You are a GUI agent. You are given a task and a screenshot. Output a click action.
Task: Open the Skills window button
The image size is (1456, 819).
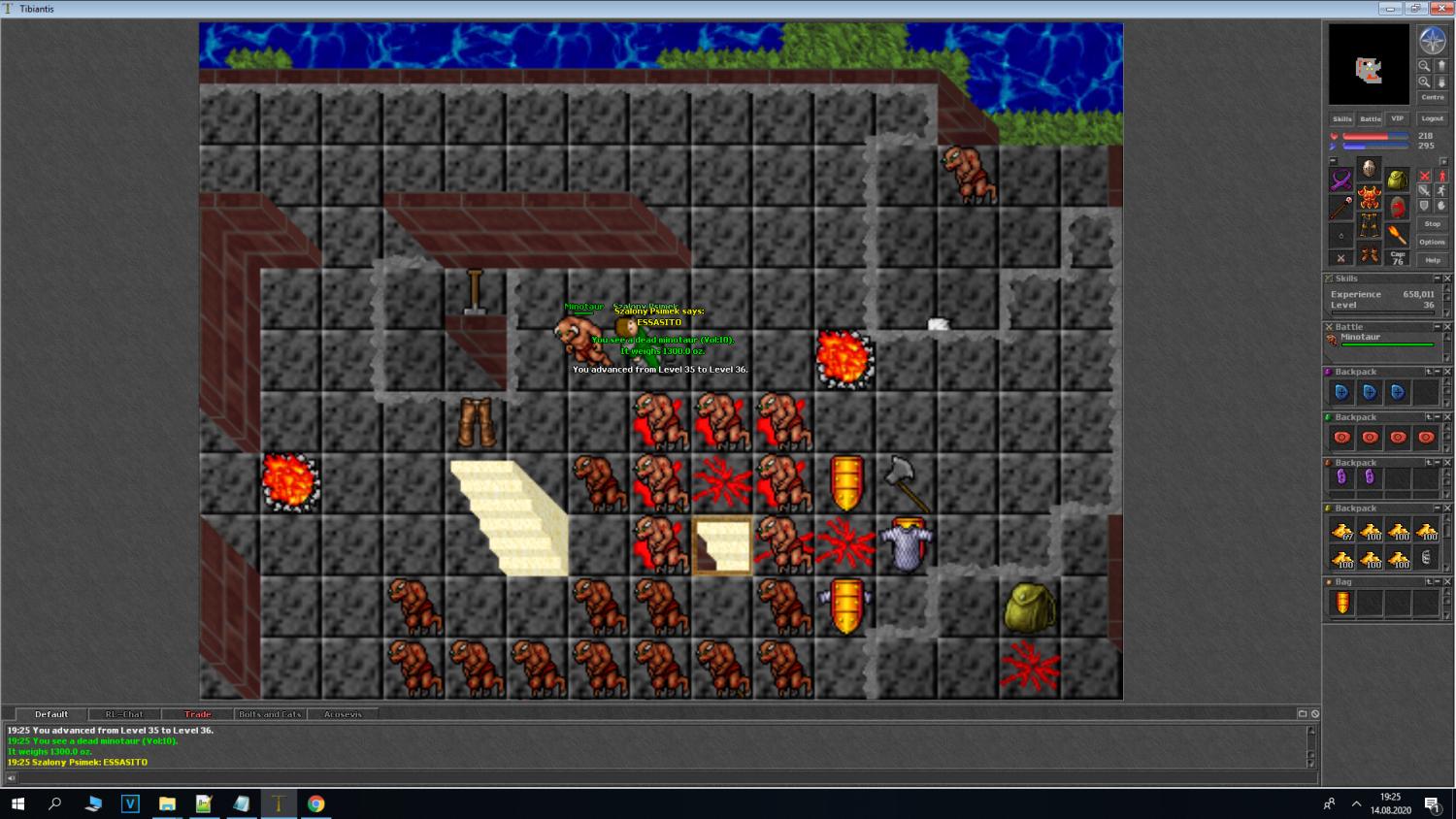pyautogui.click(x=1341, y=118)
